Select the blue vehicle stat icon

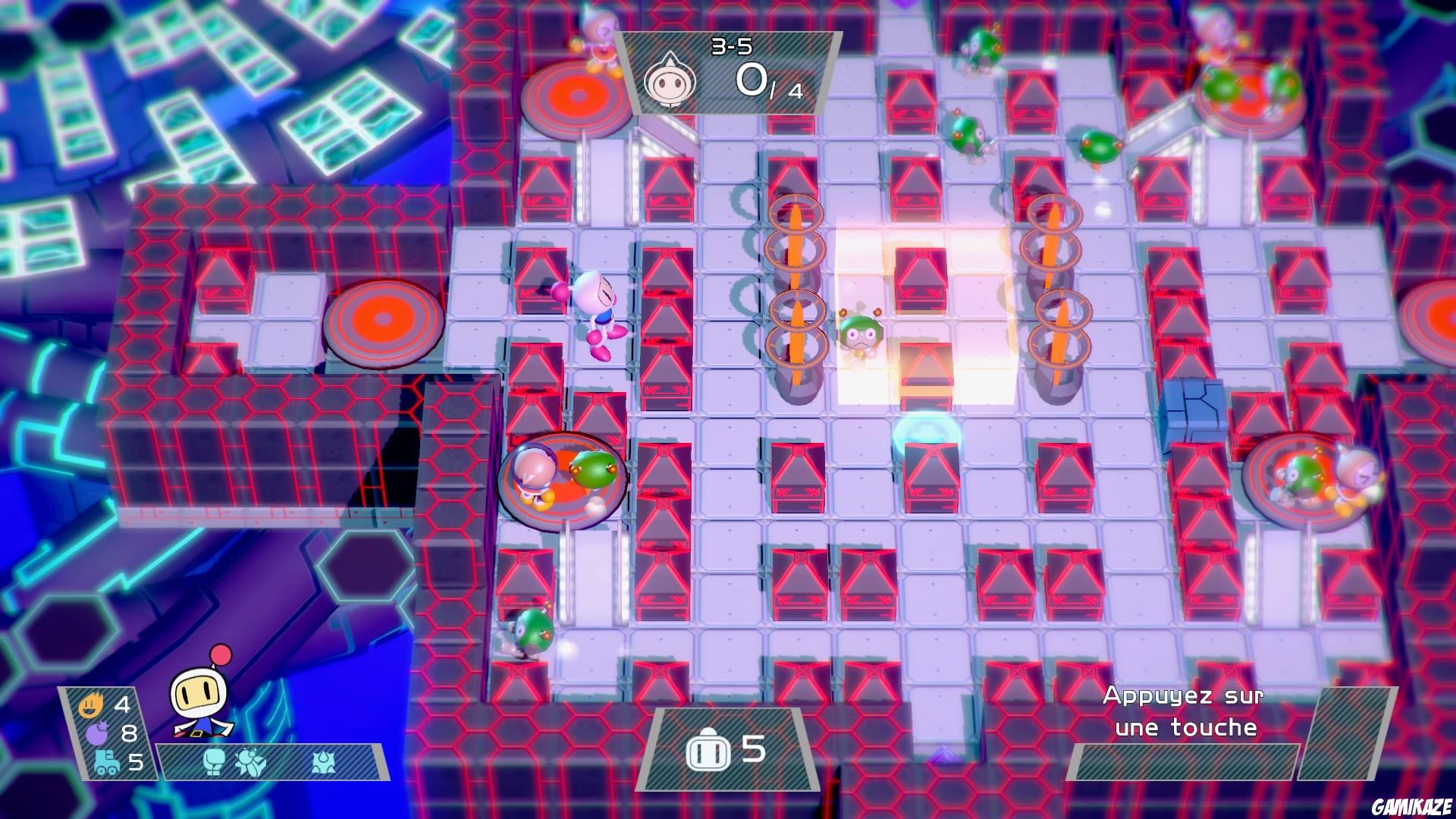coord(105,762)
